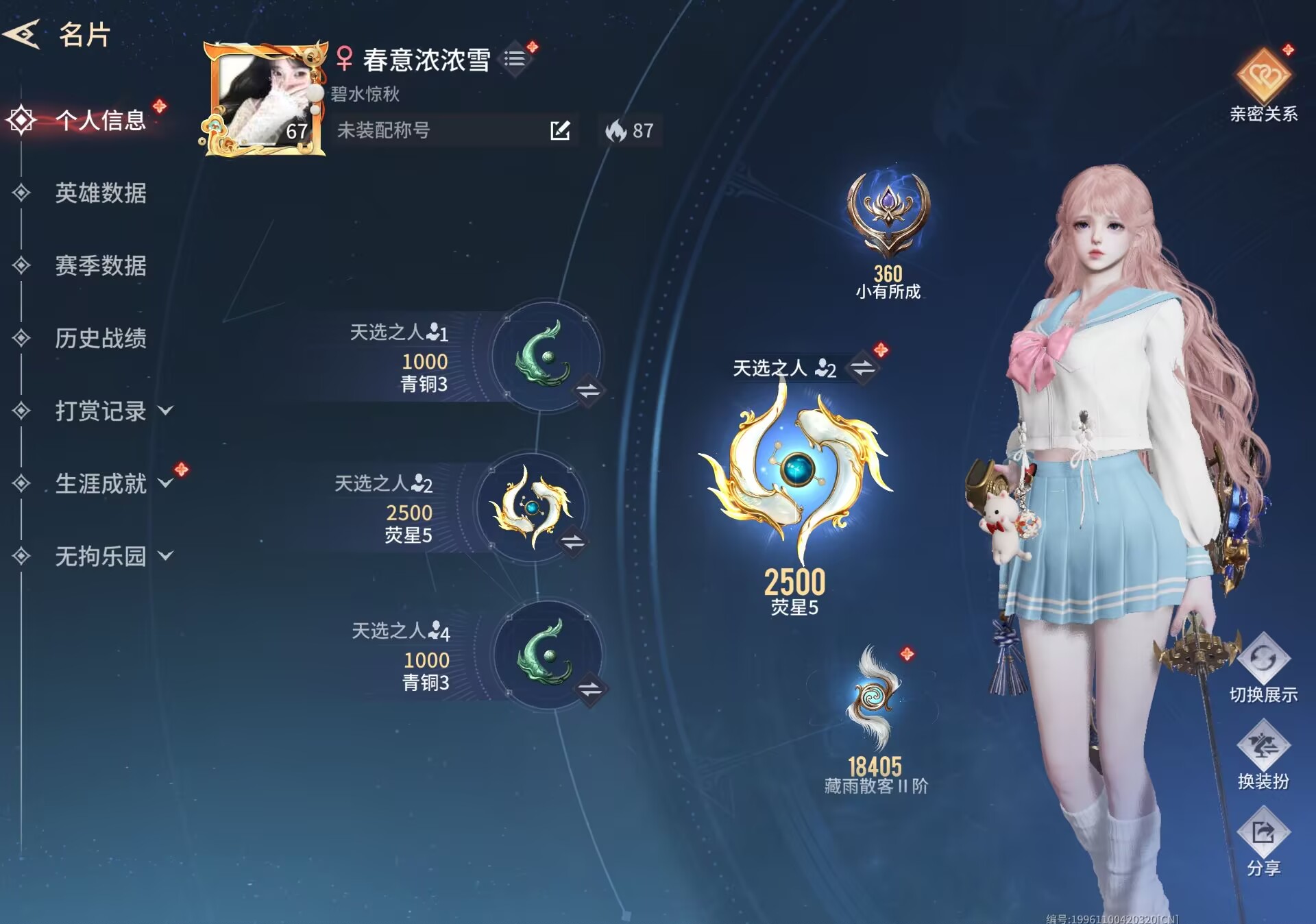Click the 分享 share button
The width and height of the screenshot is (1316, 924).
(1263, 841)
